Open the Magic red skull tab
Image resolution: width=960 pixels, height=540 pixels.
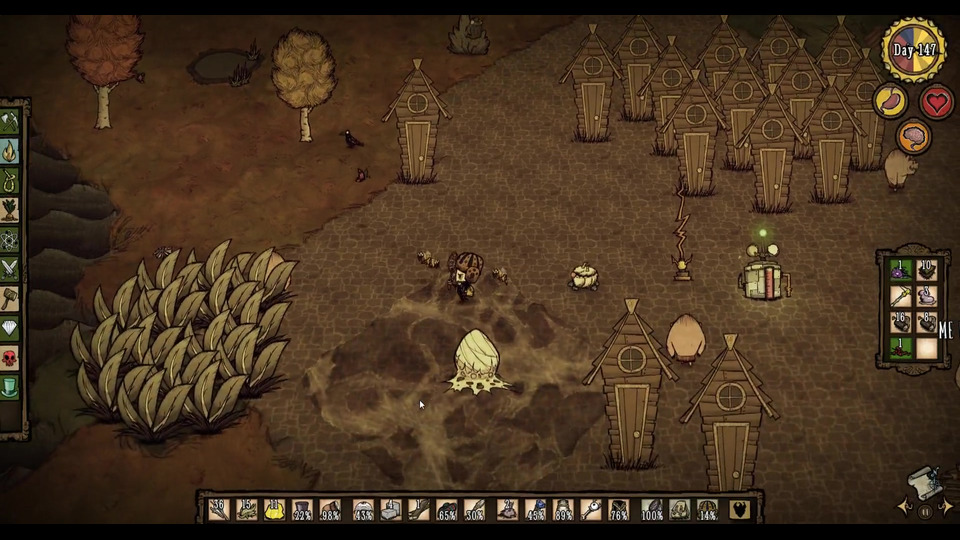10,357
